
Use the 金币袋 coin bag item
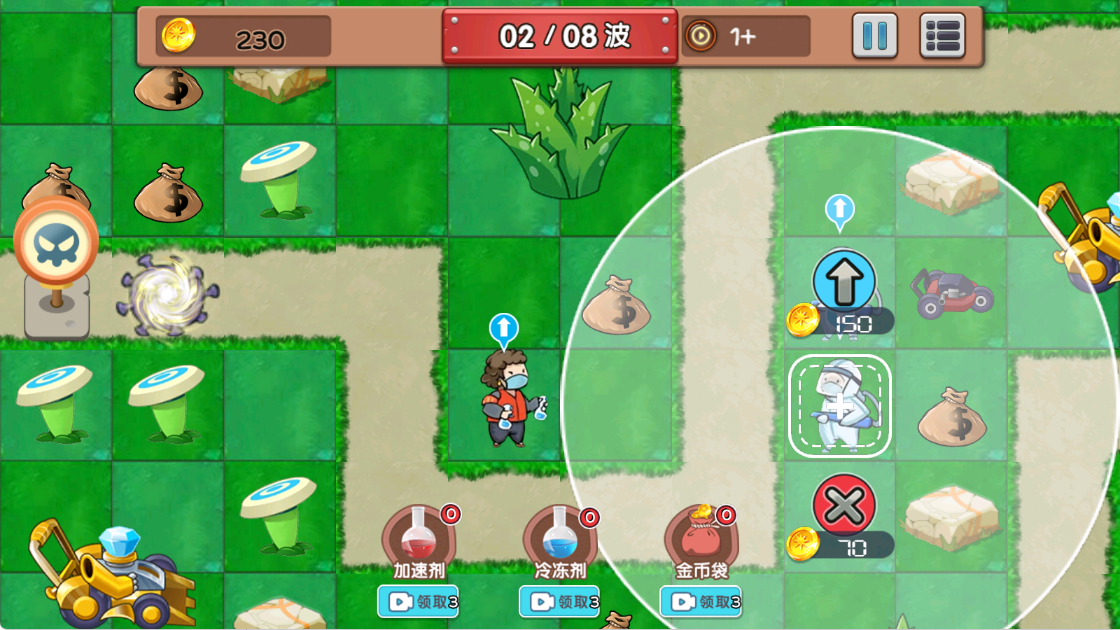click(x=700, y=538)
